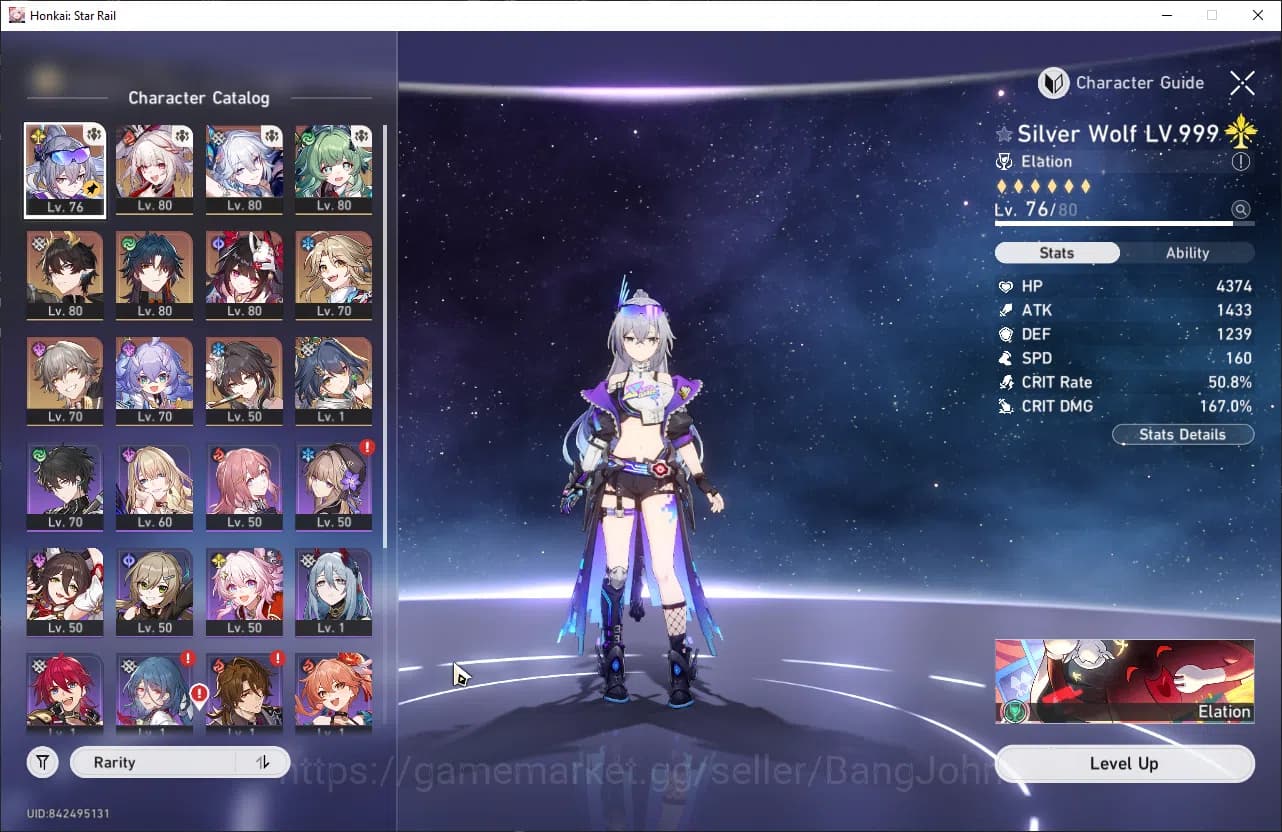This screenshot has width=1282, height=832.
Task: Click the Elation path icon under character name
Action: (1004, 161)
